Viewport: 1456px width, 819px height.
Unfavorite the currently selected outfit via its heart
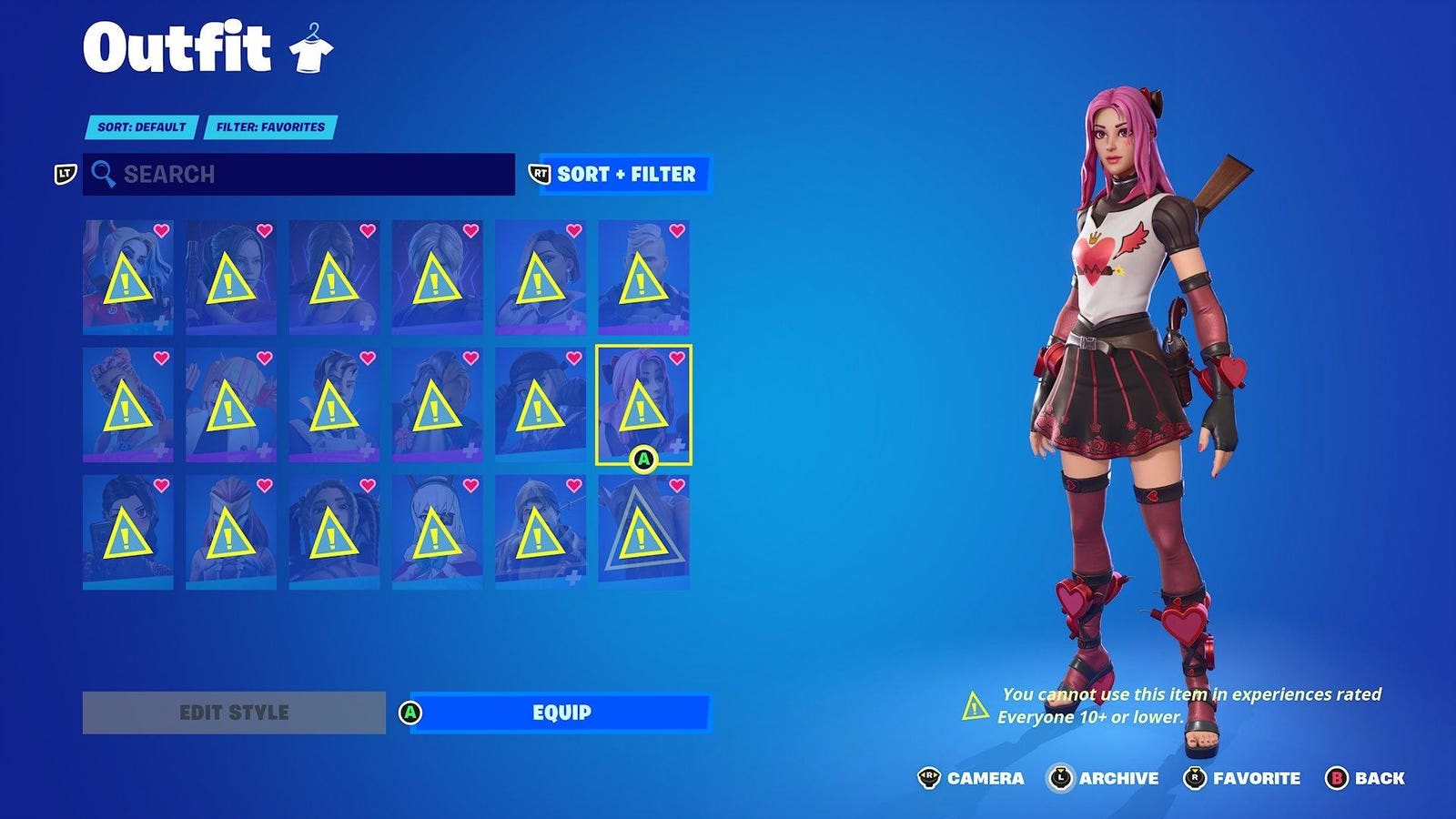pos(674,359)
